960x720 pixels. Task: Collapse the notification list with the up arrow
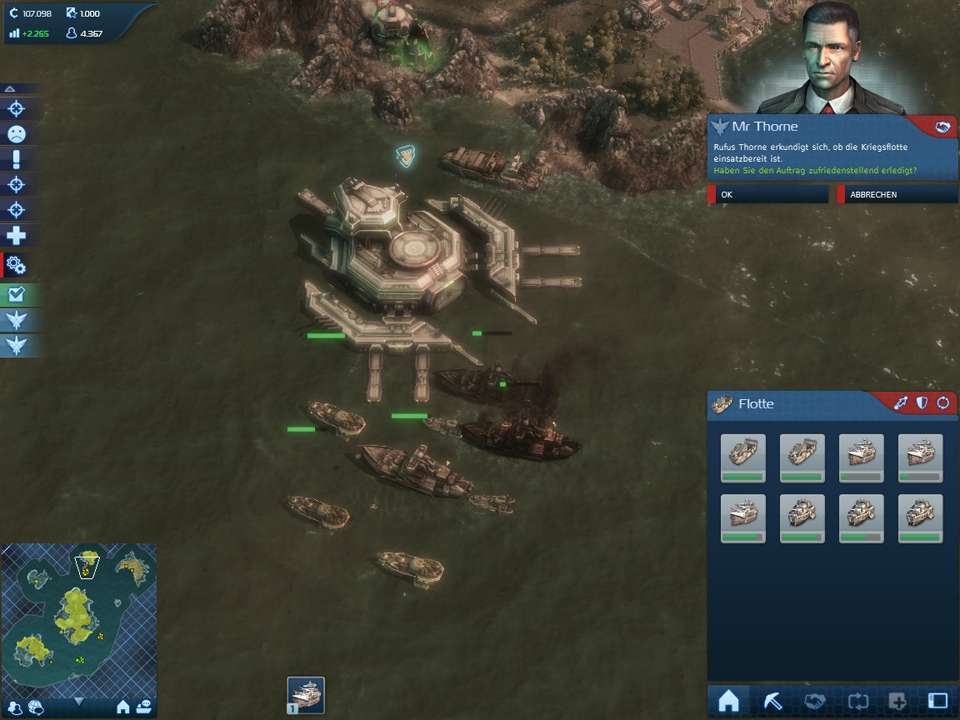pyautogui.click(x=10, y=89)
